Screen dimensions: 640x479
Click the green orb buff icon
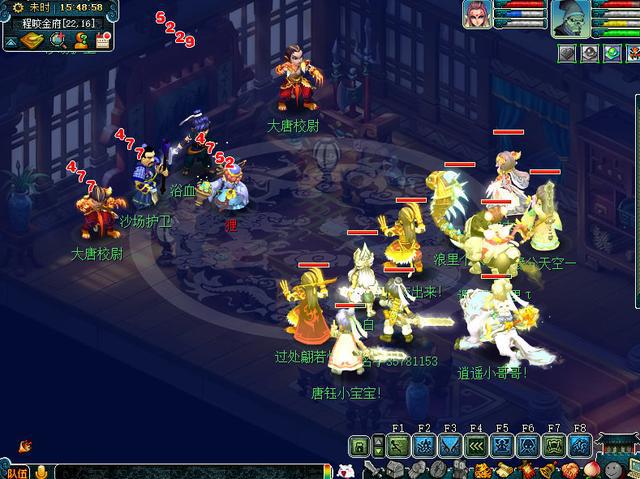point(611,52)
